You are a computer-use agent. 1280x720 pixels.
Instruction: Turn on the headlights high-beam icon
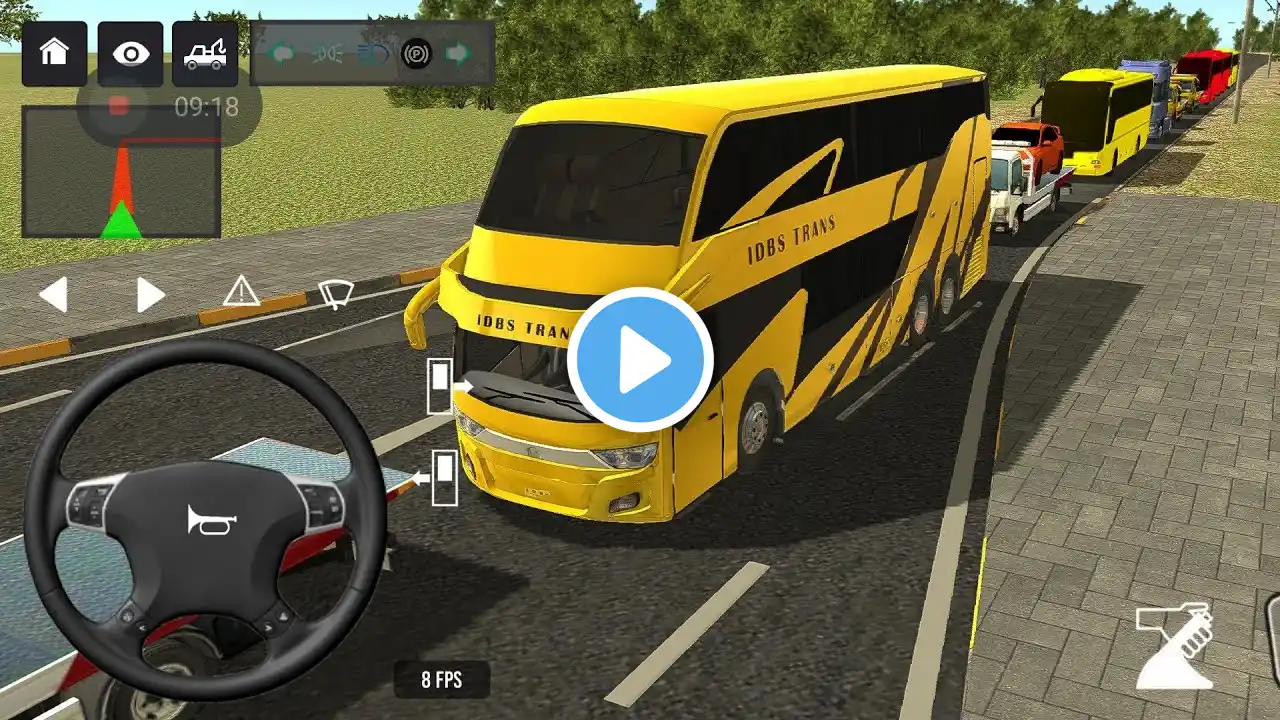pos(372,53)
